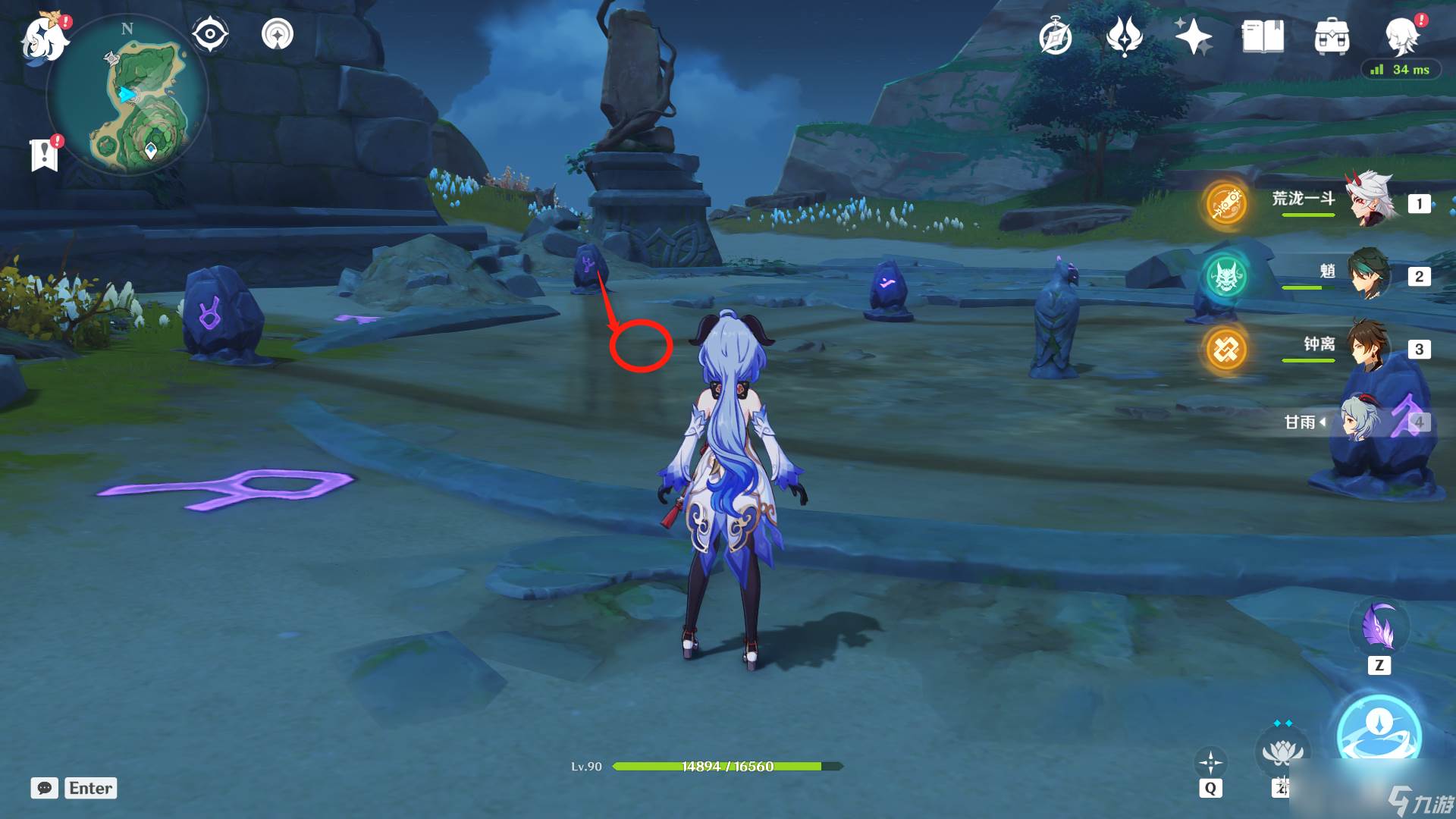Activate Ganyu's lotus elemental skill

pyautogui.click(x=1282, y=751)
